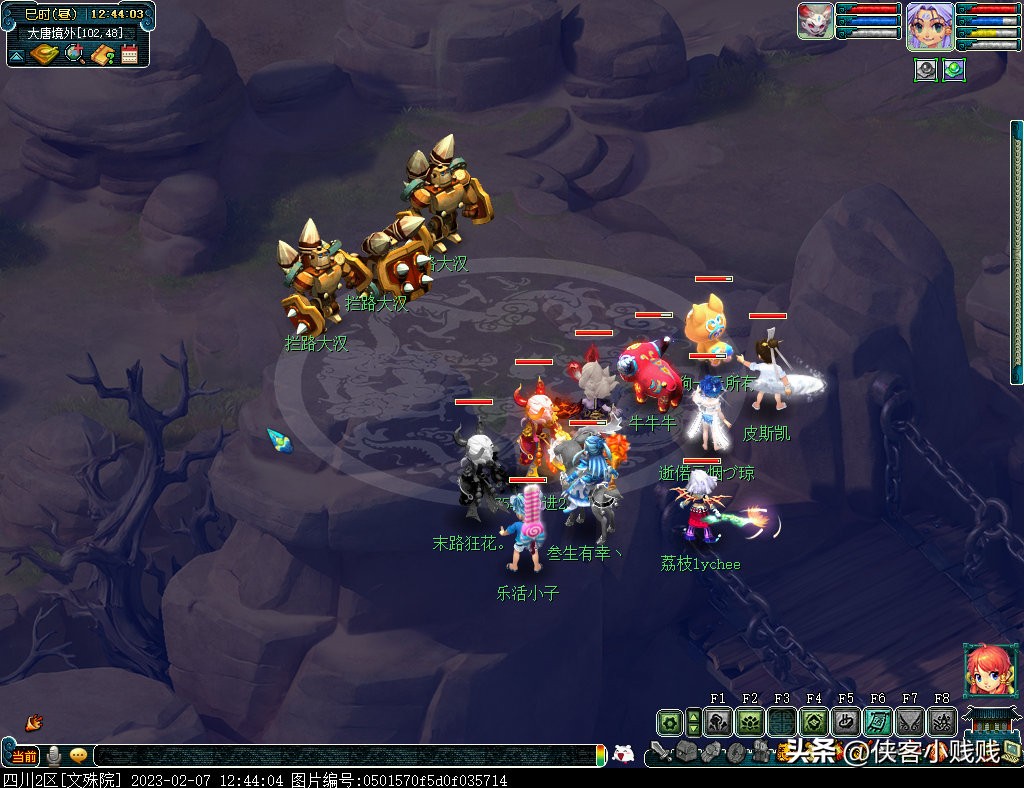
Task: Trigger the F4 green diamond skill
Action: [813, 722]
